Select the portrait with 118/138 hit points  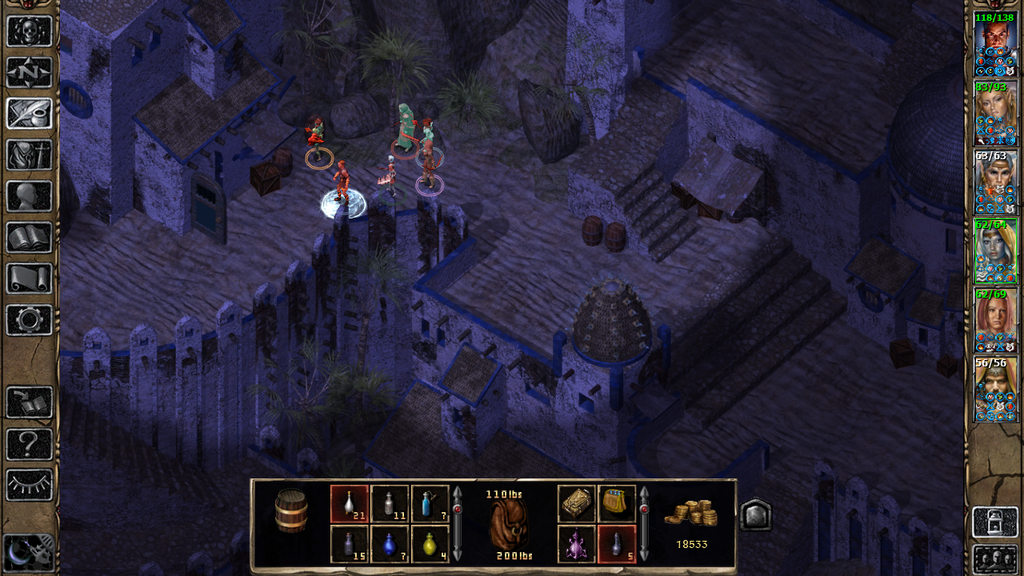tap(995, 43)
